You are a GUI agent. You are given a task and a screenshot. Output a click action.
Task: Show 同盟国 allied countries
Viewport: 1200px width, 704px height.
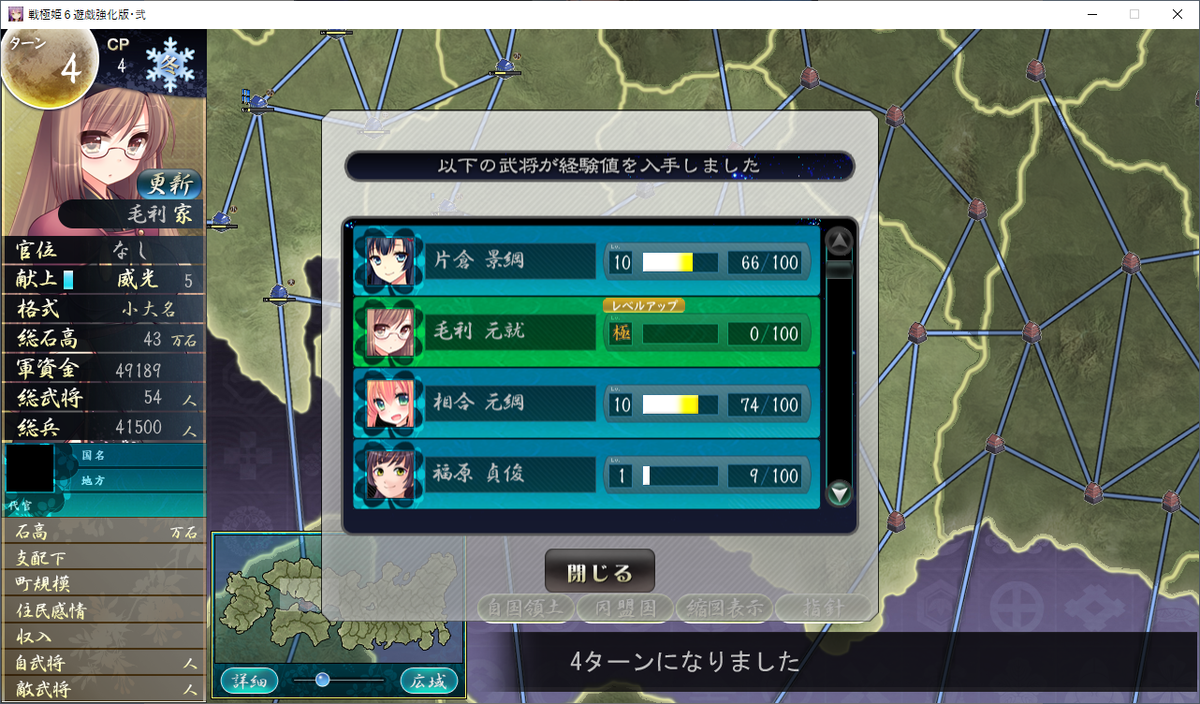[624, 607]
